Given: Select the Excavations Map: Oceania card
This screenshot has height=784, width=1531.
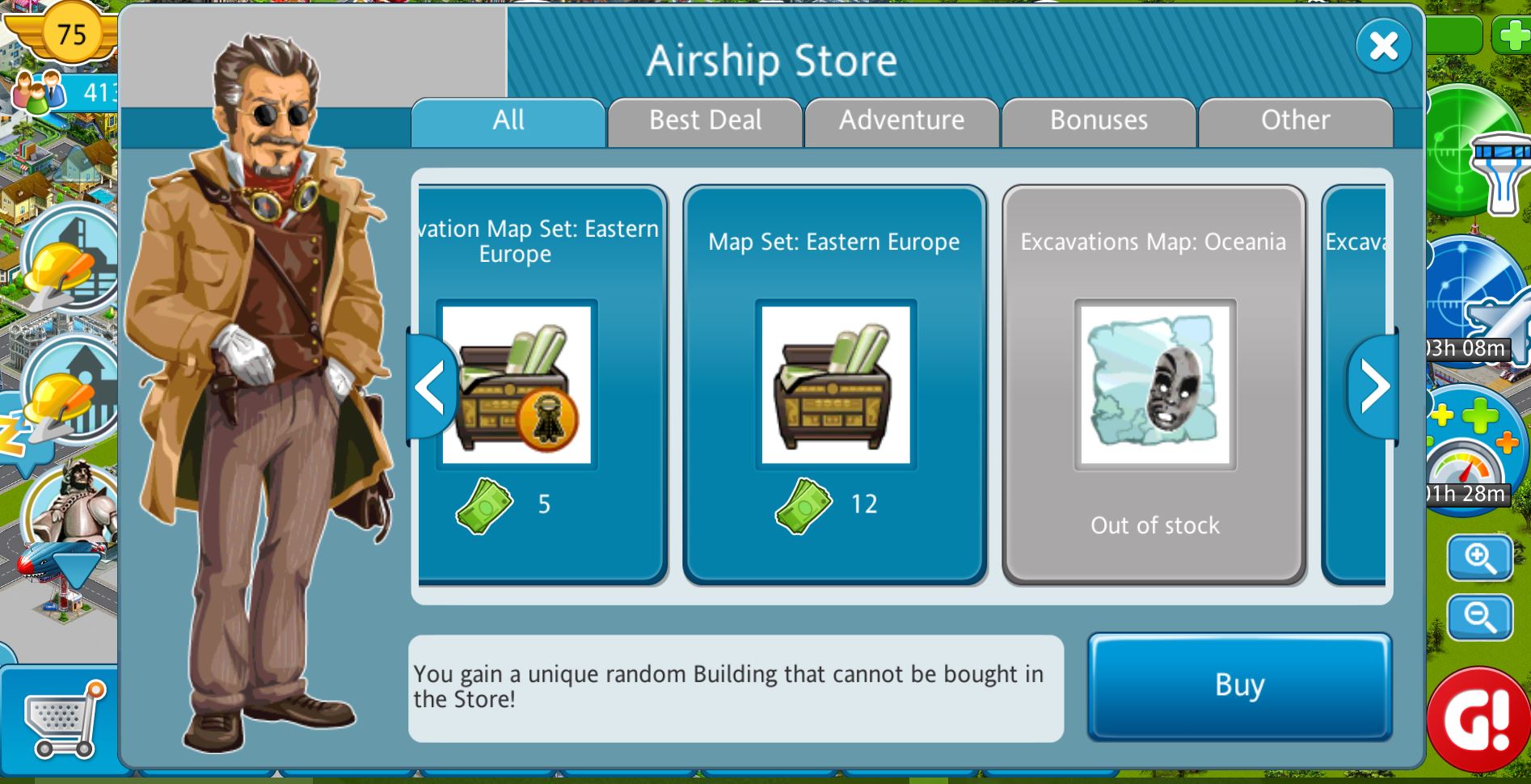Looking at the screenshot, I should (x=1154, y=385).
